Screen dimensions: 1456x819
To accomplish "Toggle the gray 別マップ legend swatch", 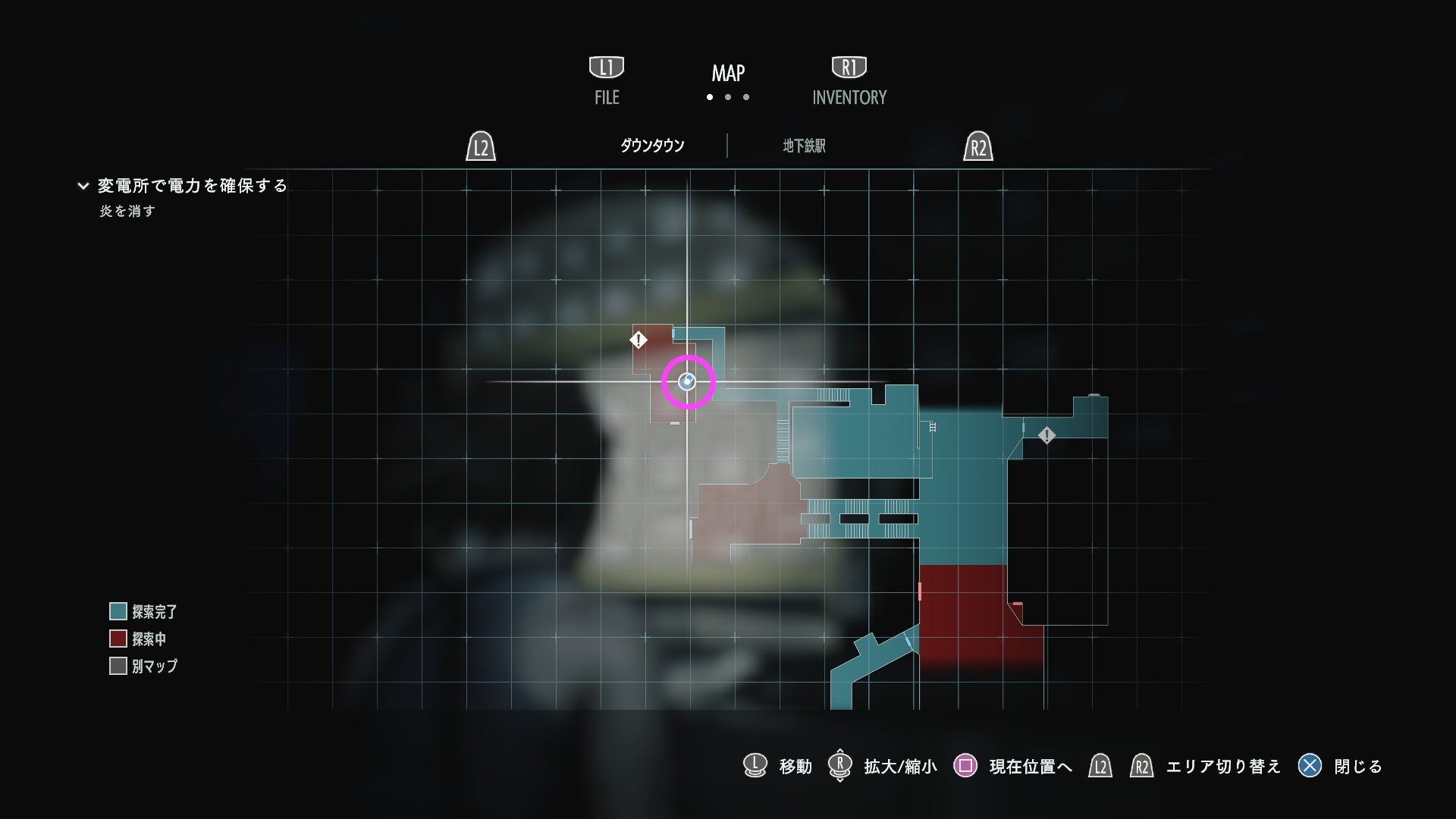I will [x=119, y=667].
